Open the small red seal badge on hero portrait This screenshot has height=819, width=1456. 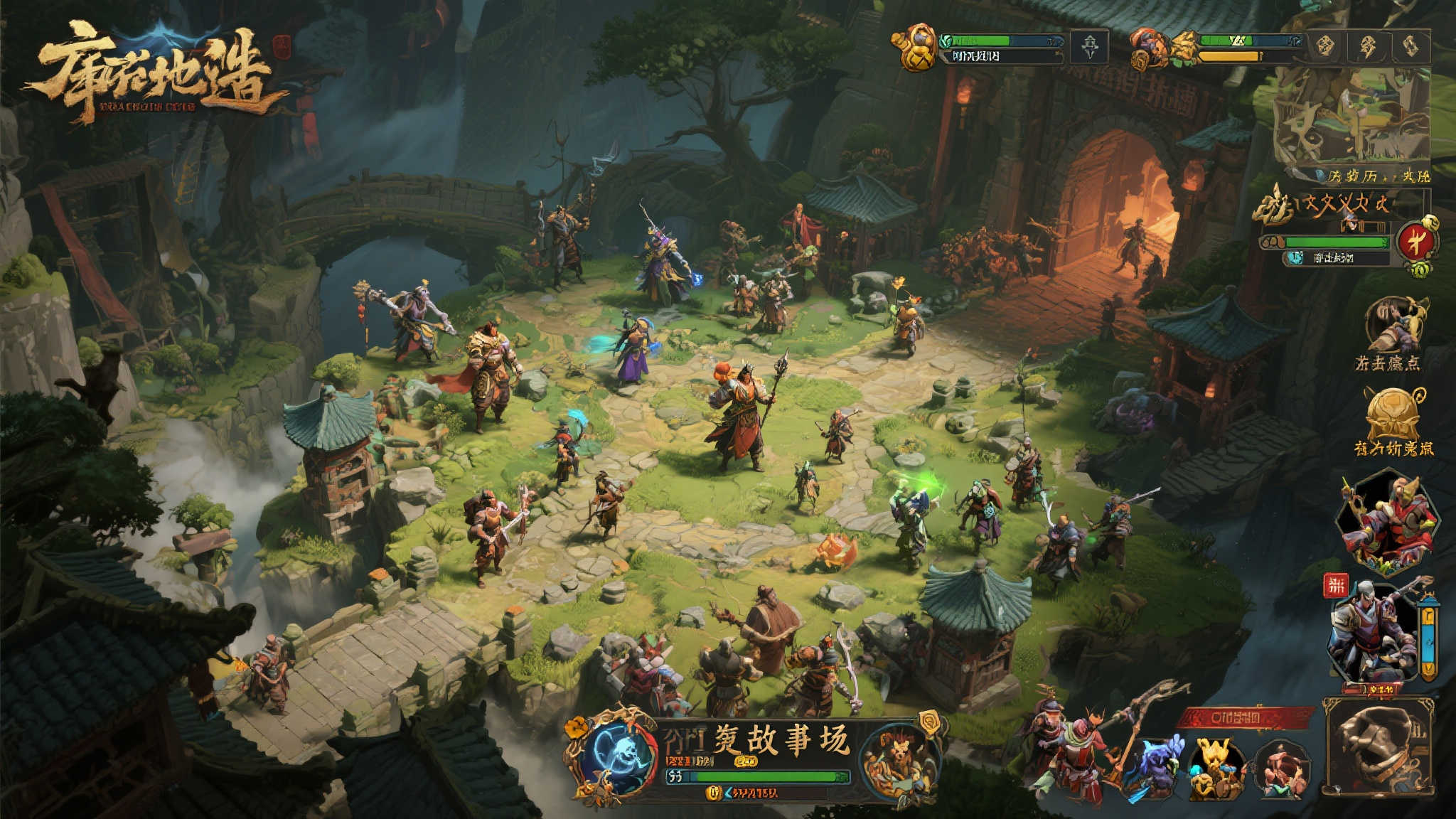click(1336, 586)
